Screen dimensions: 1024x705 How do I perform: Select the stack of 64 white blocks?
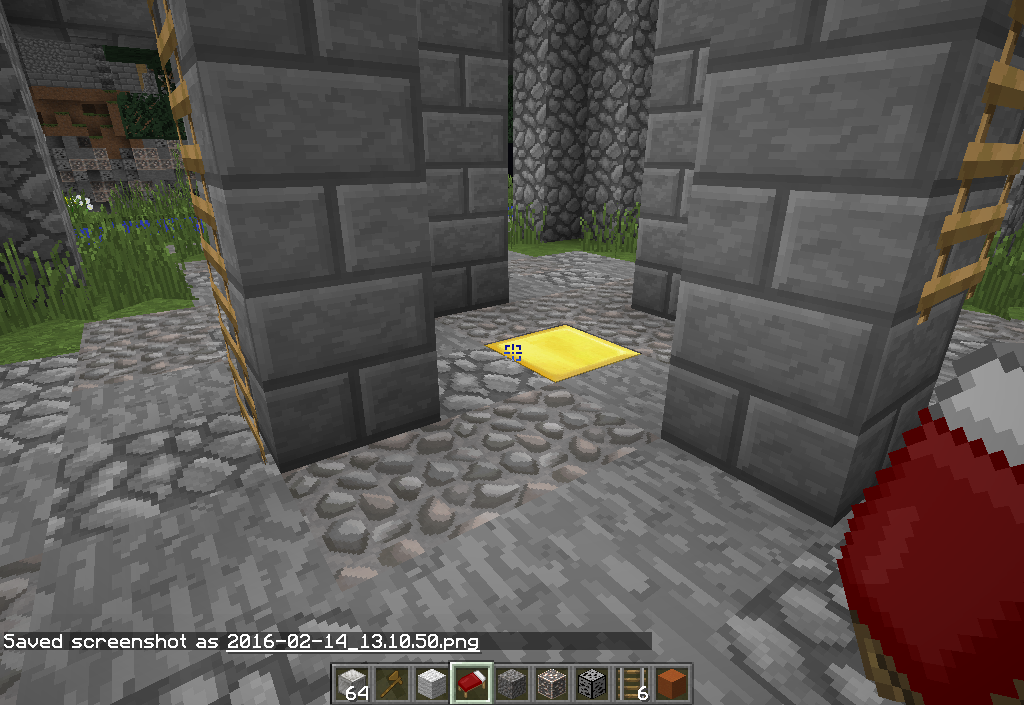[350, 683]
